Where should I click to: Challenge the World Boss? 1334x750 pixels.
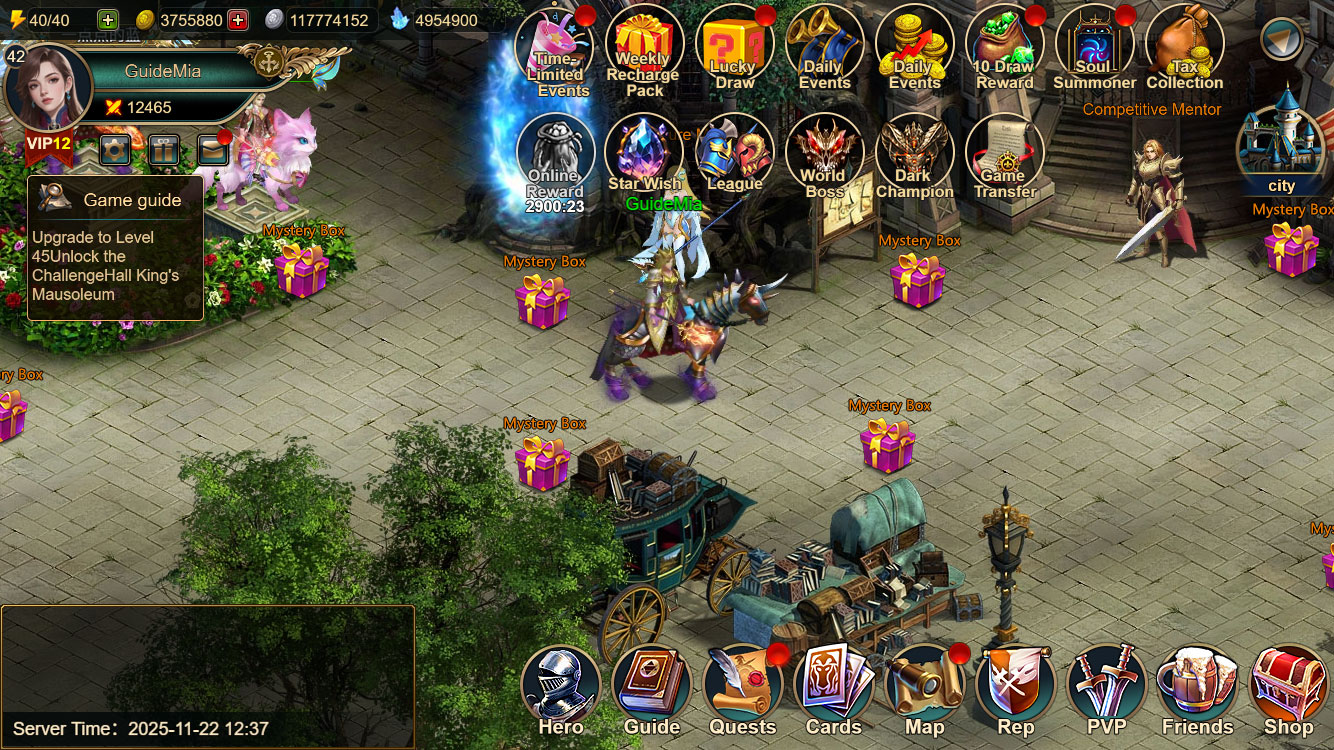[824, 155]
